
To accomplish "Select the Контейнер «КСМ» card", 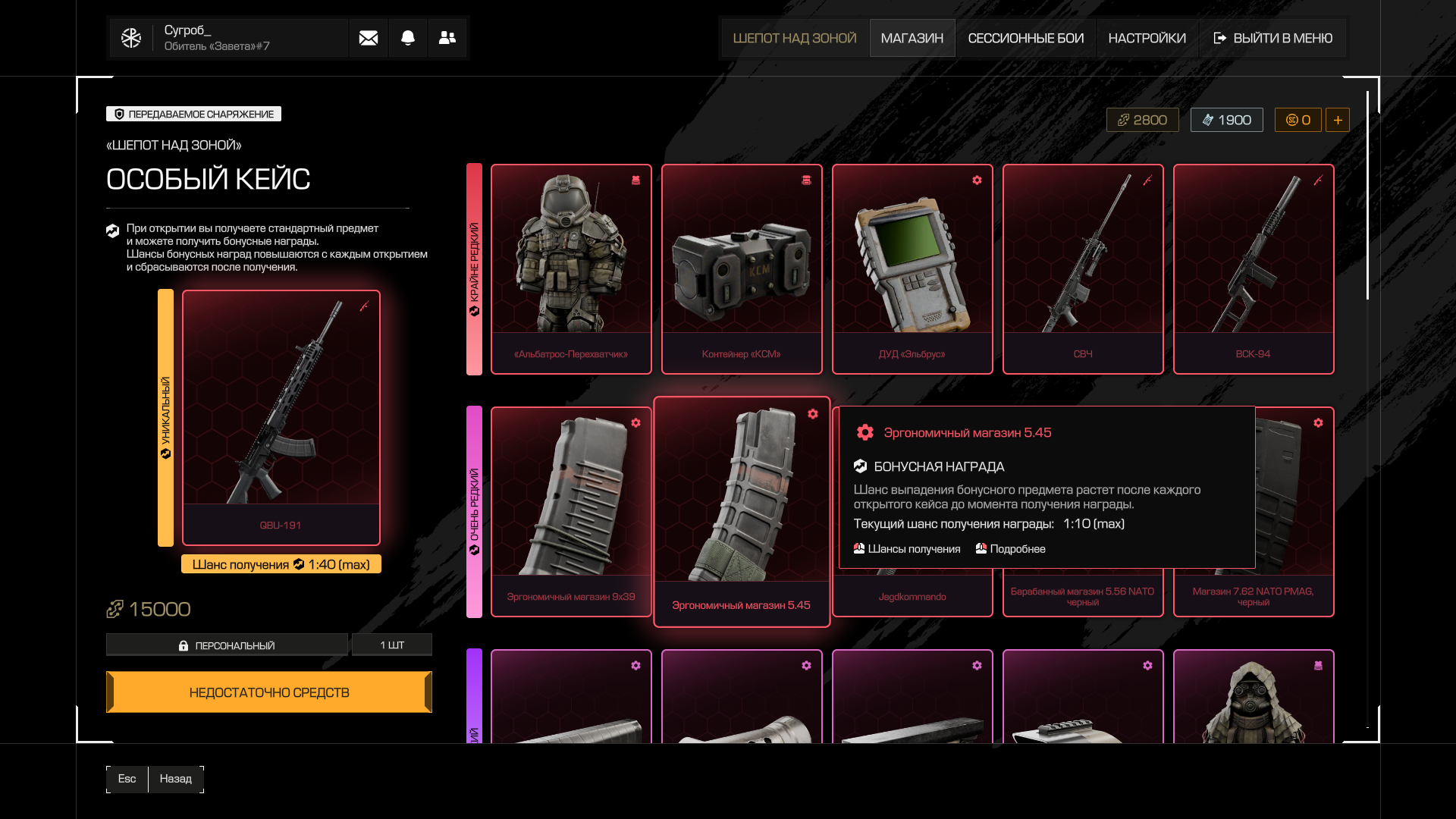I will click(742, 269).
